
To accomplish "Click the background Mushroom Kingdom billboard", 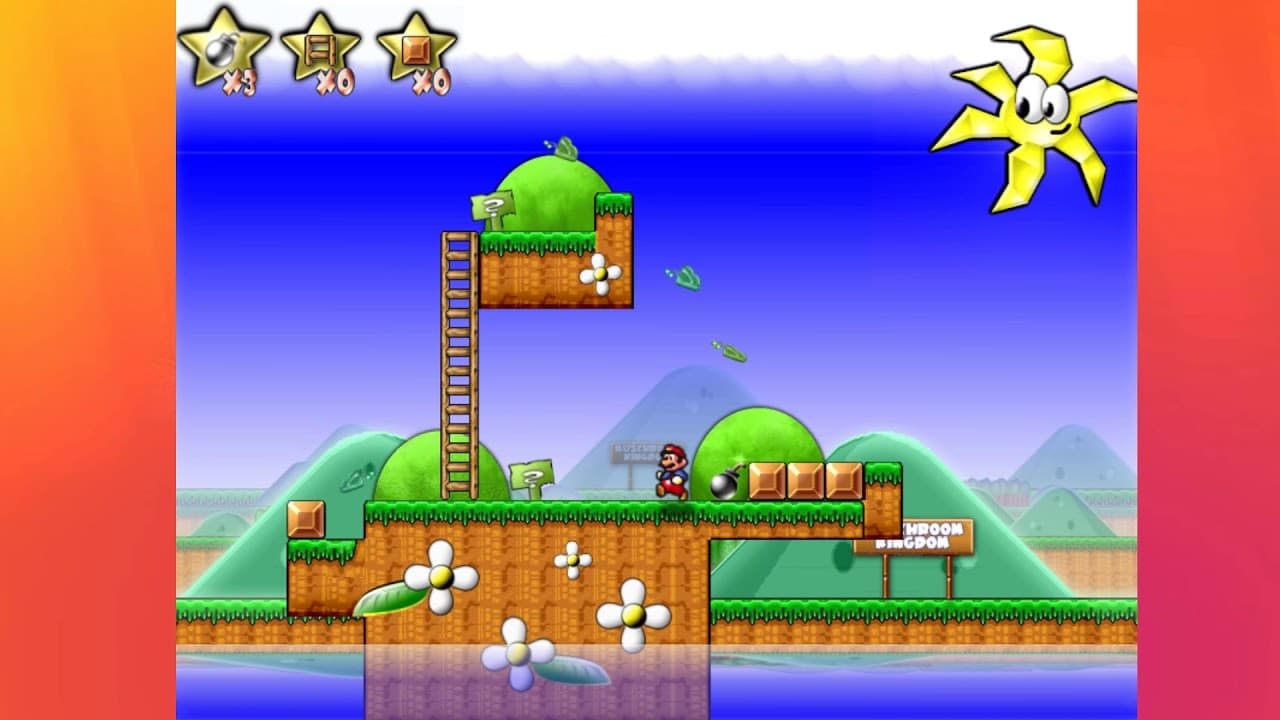I will (633, 451).
